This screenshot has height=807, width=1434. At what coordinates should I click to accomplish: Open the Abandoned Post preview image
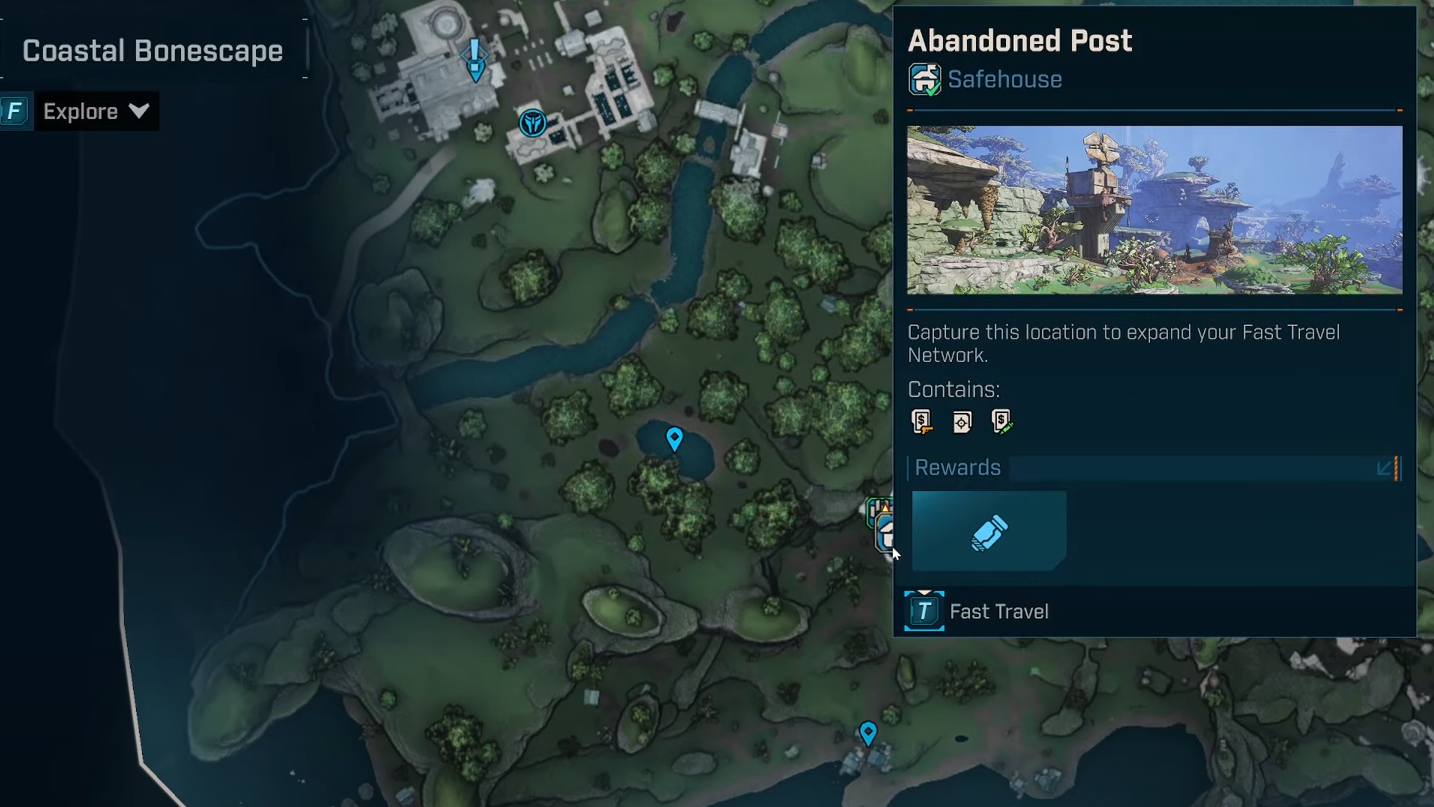[1154, 210]
